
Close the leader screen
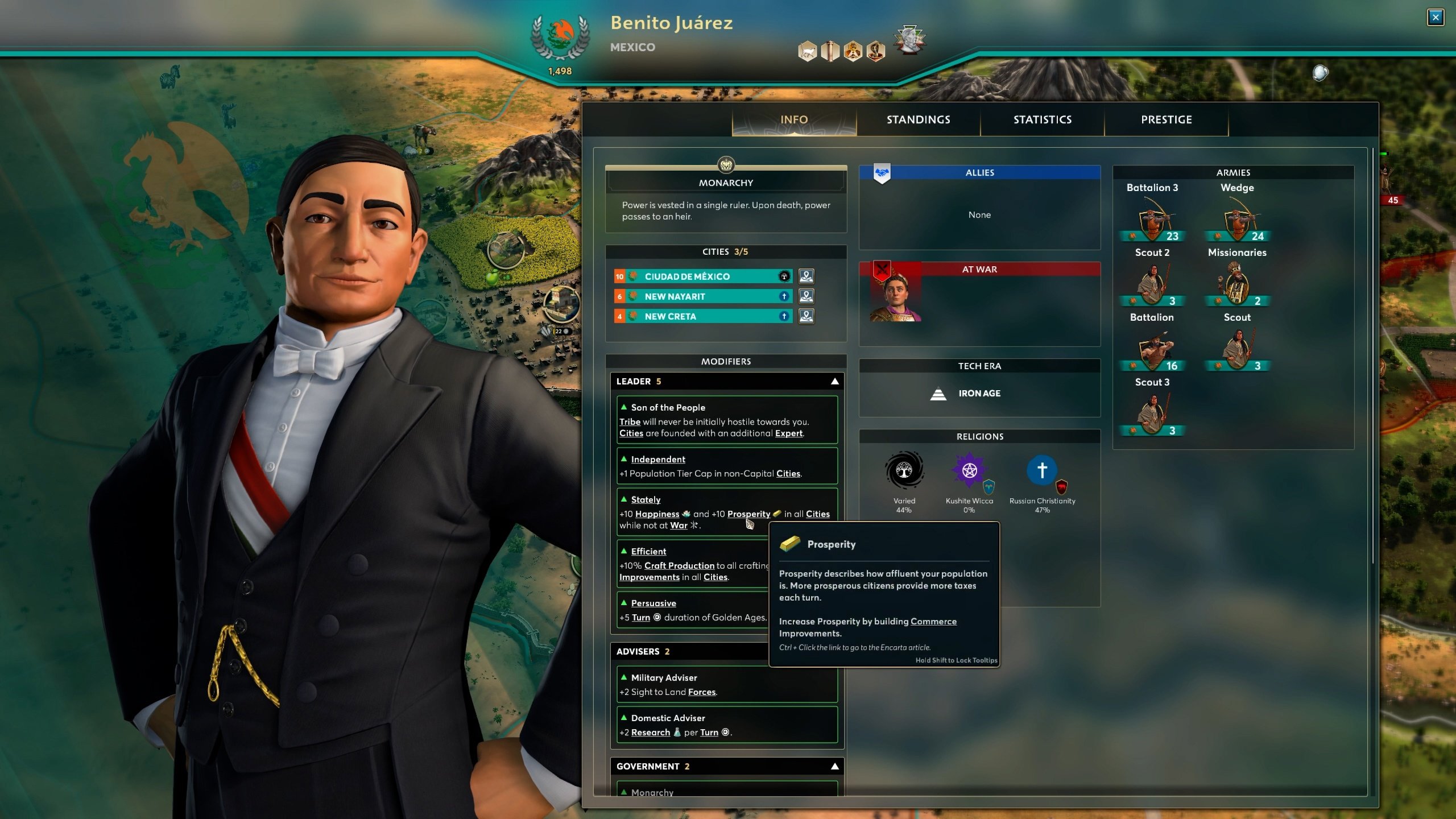pos(1435,17)
